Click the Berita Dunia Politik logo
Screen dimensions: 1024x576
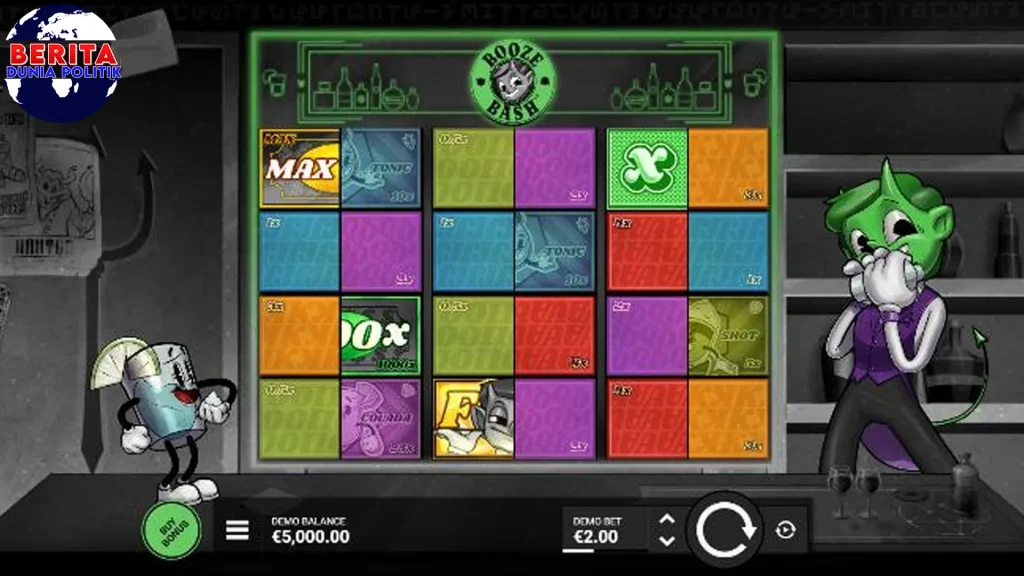point(62,63)
